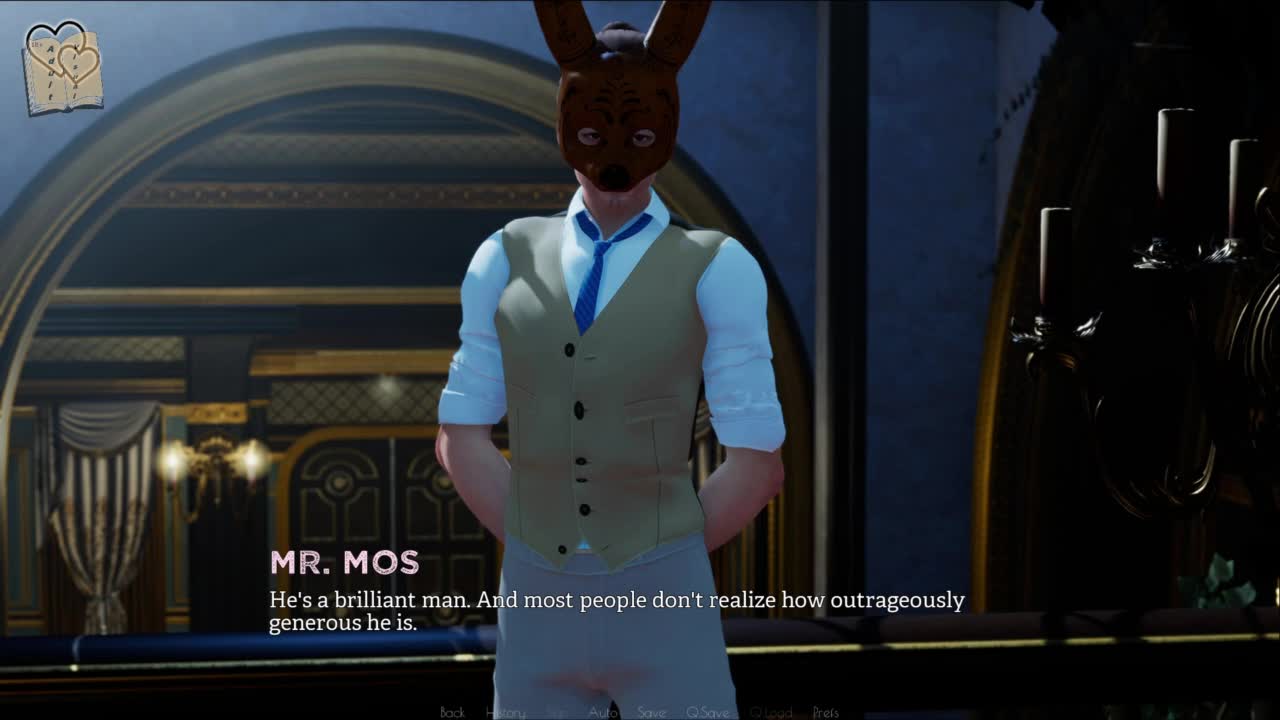Click the heart book logo icon
Screen dimensions: 1280x720
pos(62,67)
